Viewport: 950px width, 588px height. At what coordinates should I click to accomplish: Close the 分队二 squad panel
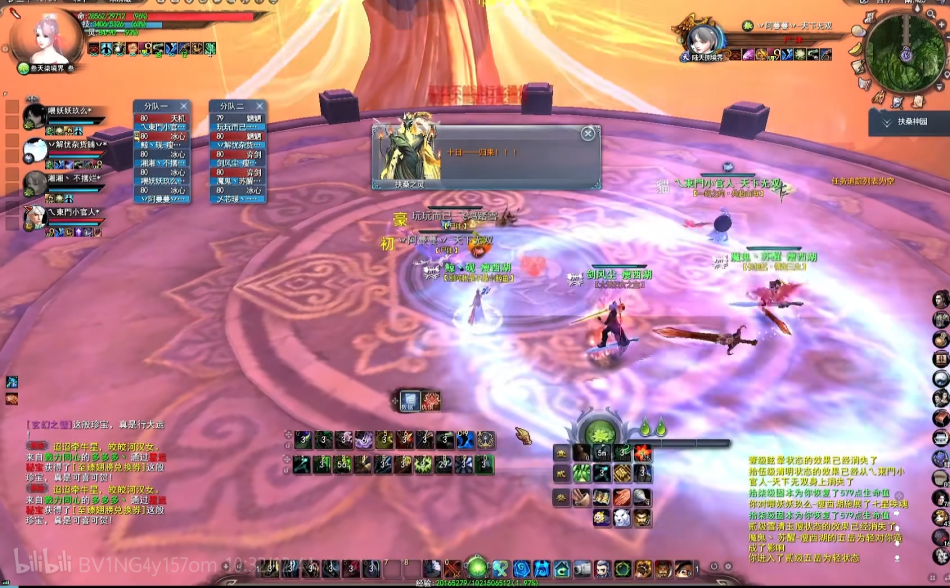pos(260,105)
